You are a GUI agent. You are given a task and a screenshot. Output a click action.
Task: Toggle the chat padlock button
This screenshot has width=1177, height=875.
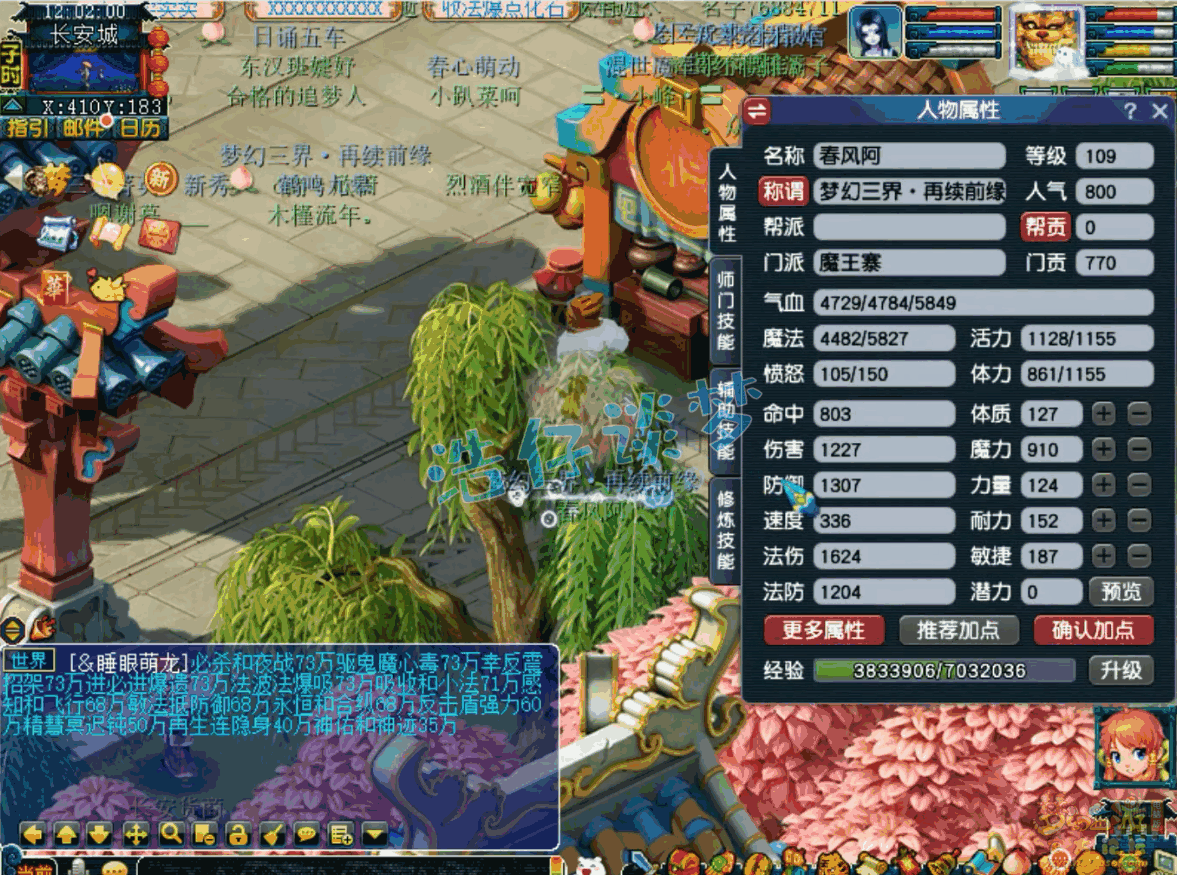(237, 833)
